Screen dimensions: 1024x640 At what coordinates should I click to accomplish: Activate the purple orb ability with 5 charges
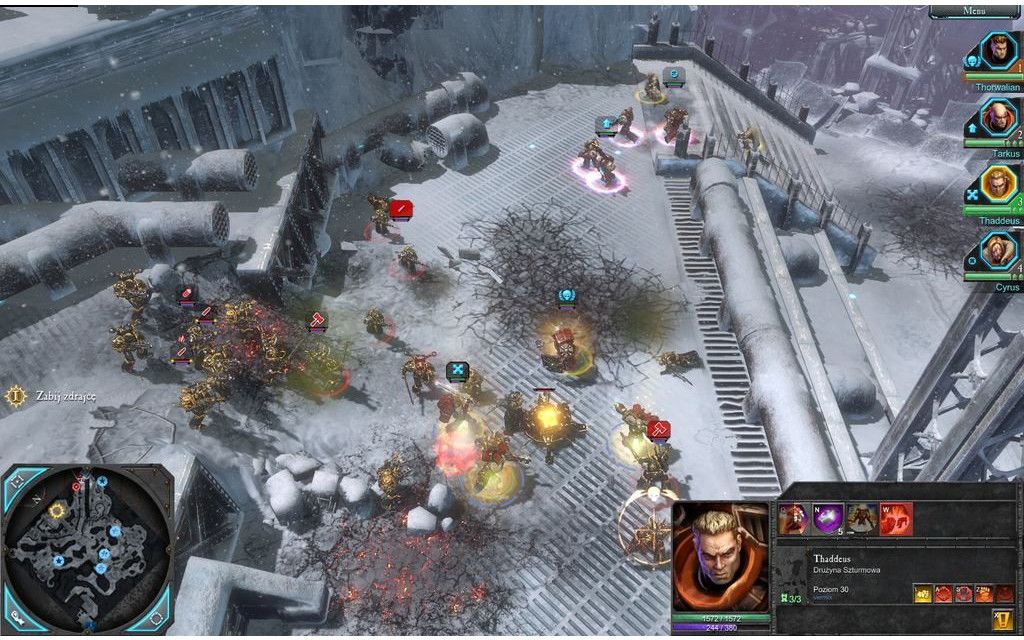tap(827, 518)
